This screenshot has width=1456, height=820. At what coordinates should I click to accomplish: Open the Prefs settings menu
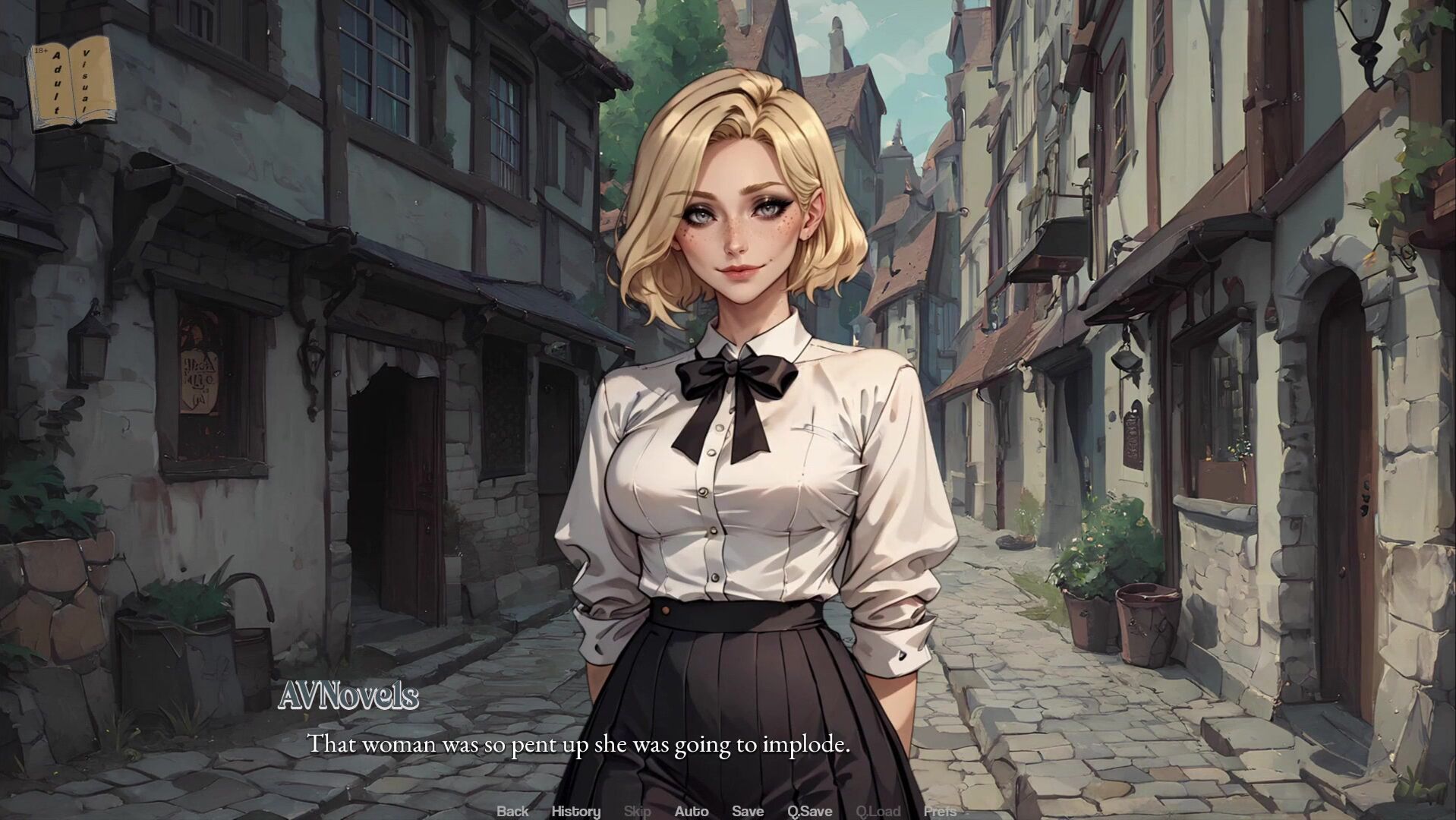coord(940,811)
